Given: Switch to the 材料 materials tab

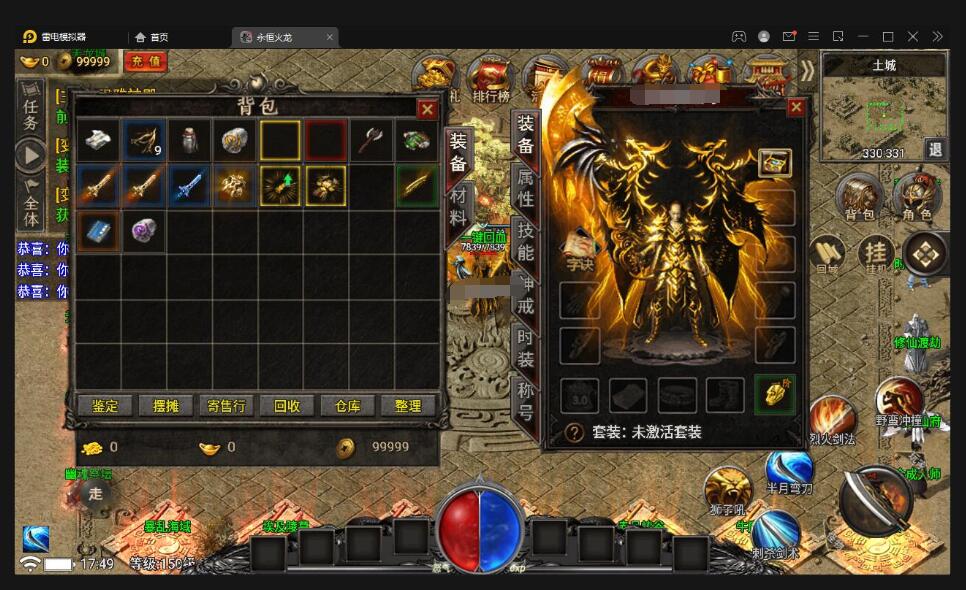Looking at the screenshot, I should click(458, 205).
